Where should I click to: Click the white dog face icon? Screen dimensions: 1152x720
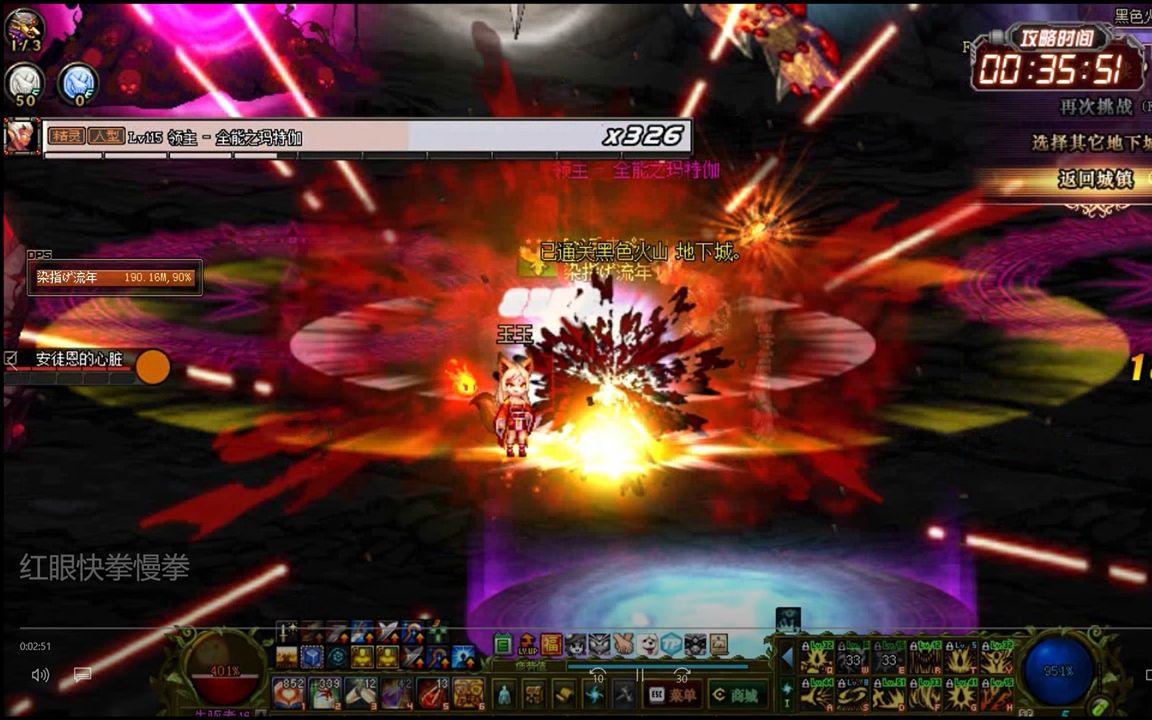click(647, 645)
